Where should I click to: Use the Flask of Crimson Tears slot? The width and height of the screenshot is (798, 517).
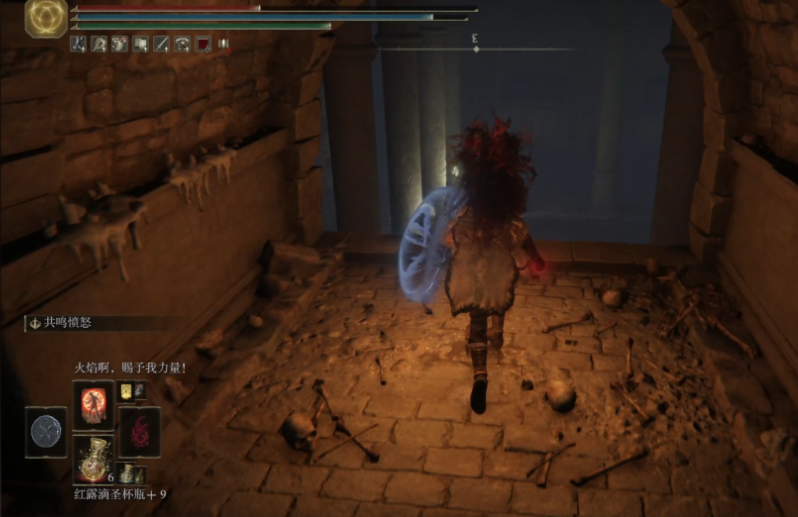click(92, 458)
